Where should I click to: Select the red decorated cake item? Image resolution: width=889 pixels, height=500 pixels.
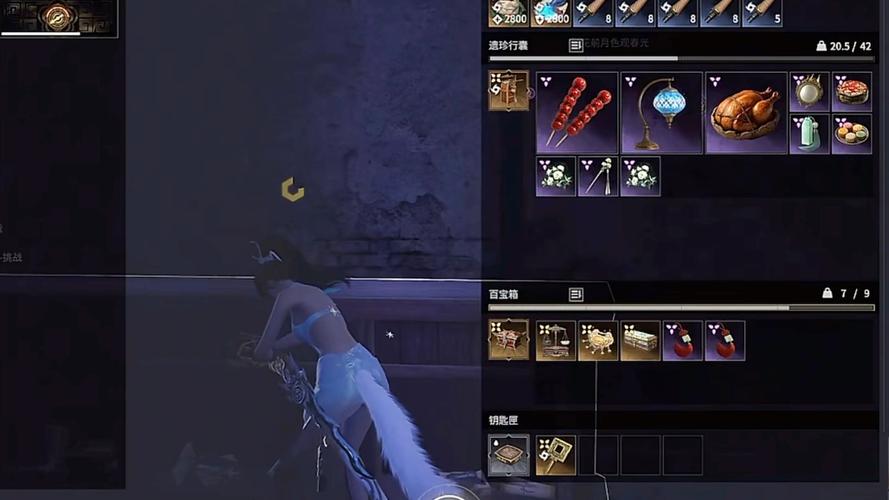click(x=851, y=91)
